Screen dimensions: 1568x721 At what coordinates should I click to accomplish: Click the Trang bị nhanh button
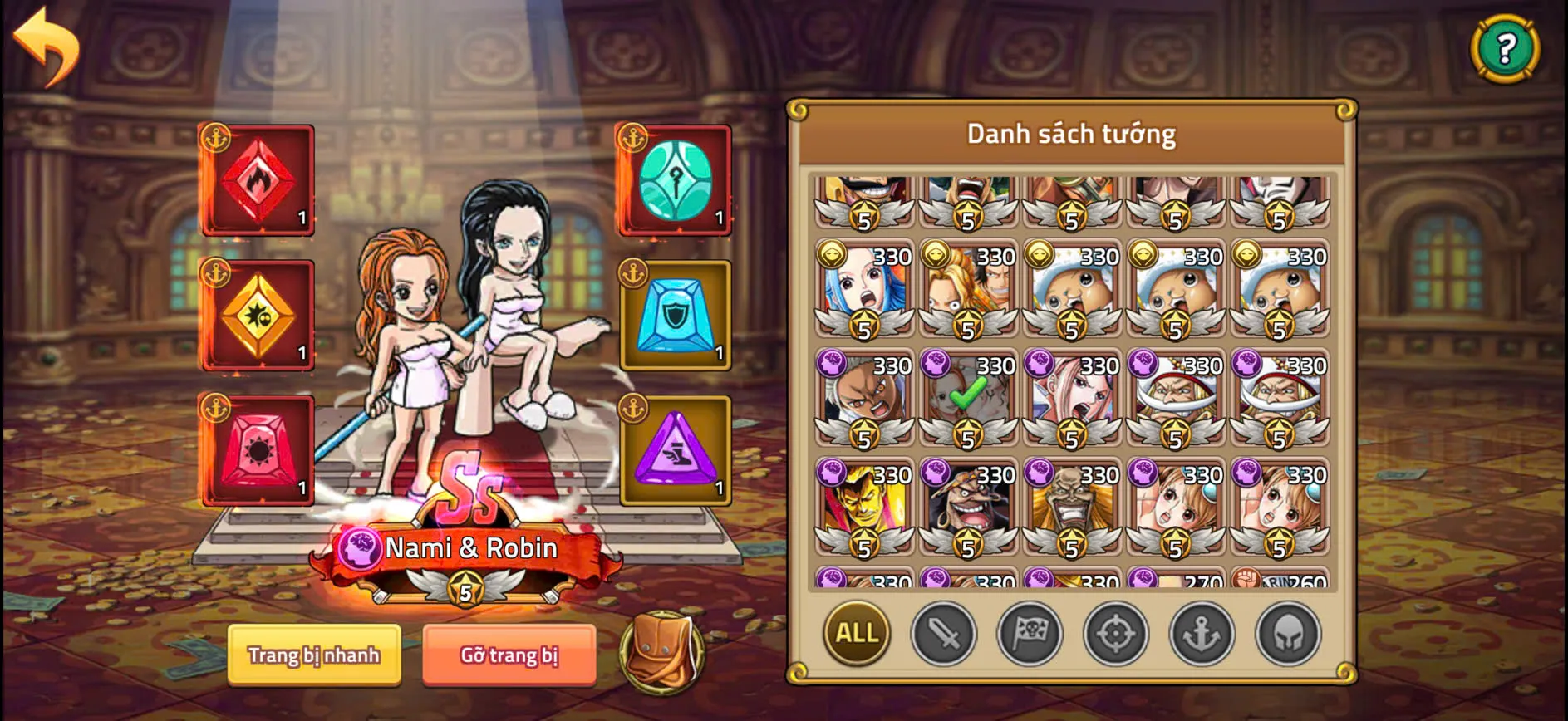314,655
